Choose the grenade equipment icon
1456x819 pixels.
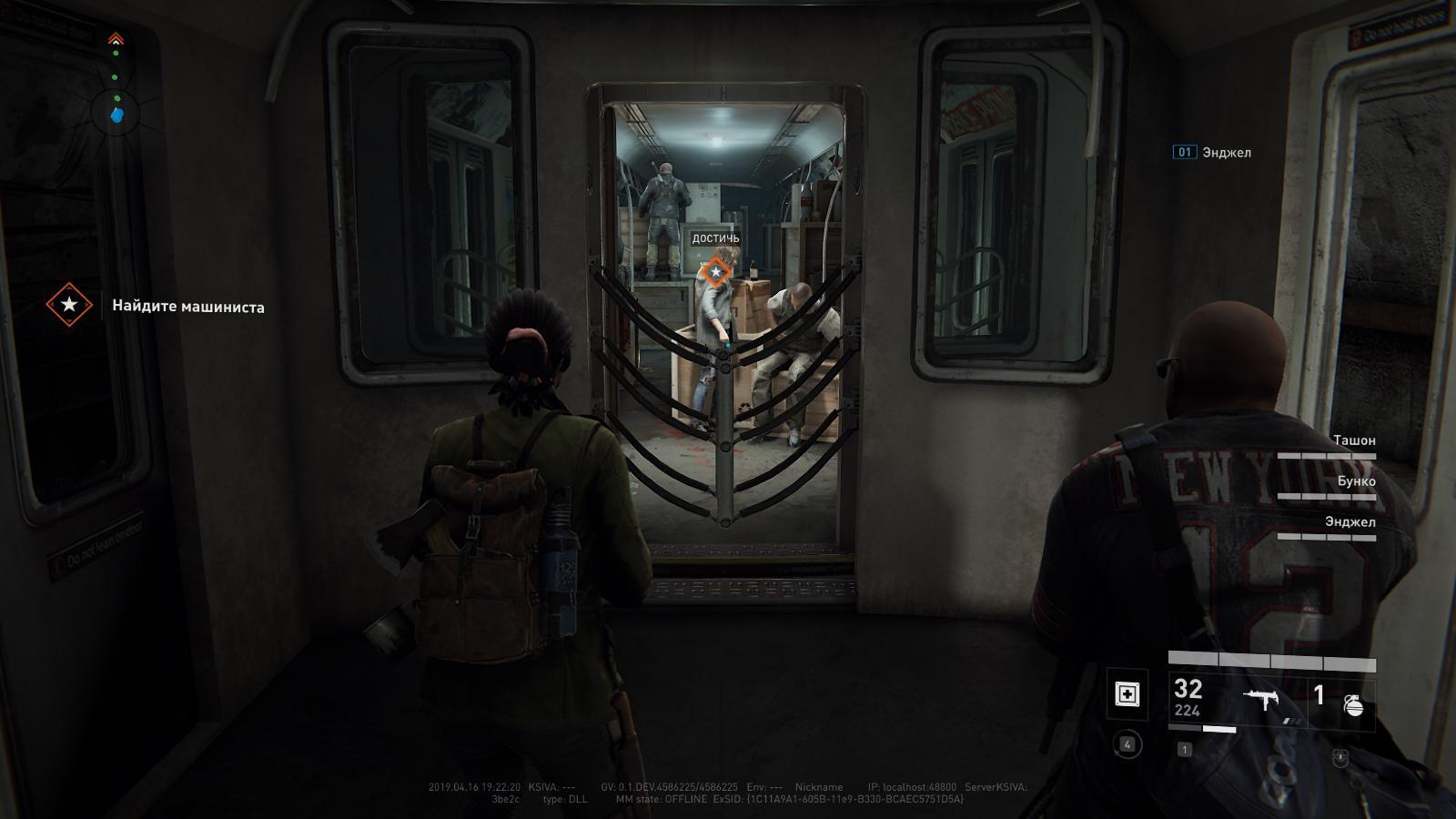[x=1354, y=703]
